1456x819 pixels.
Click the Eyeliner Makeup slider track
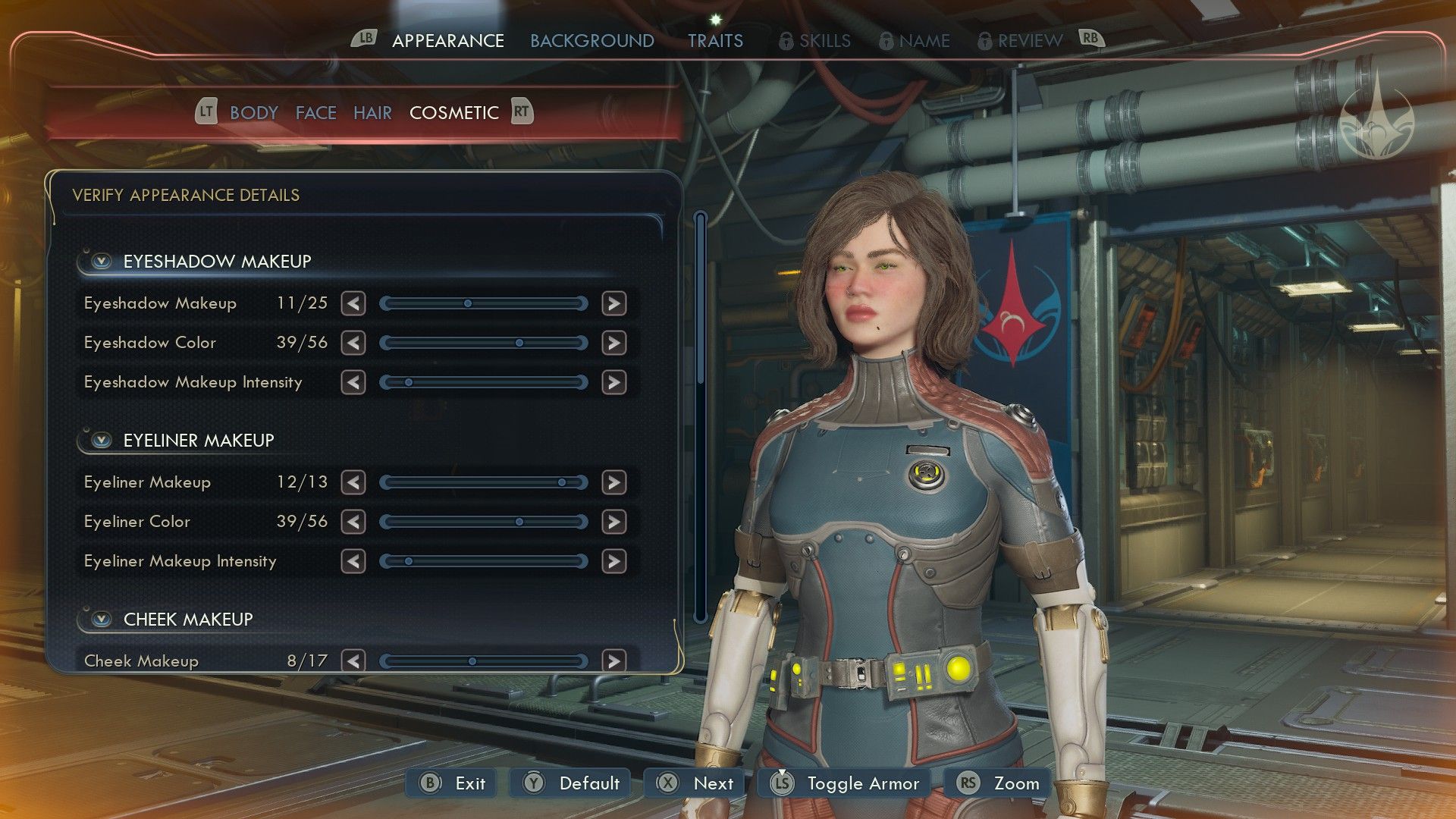point(483,483)
